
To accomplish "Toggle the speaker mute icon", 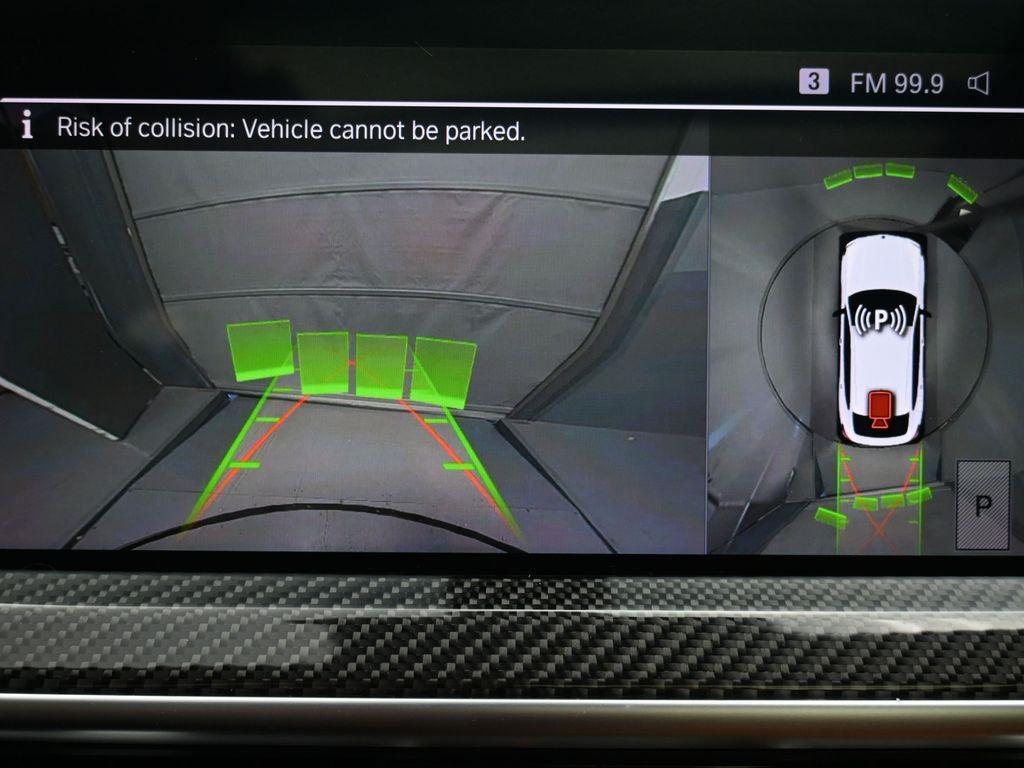I will click(x=978, y=83).
